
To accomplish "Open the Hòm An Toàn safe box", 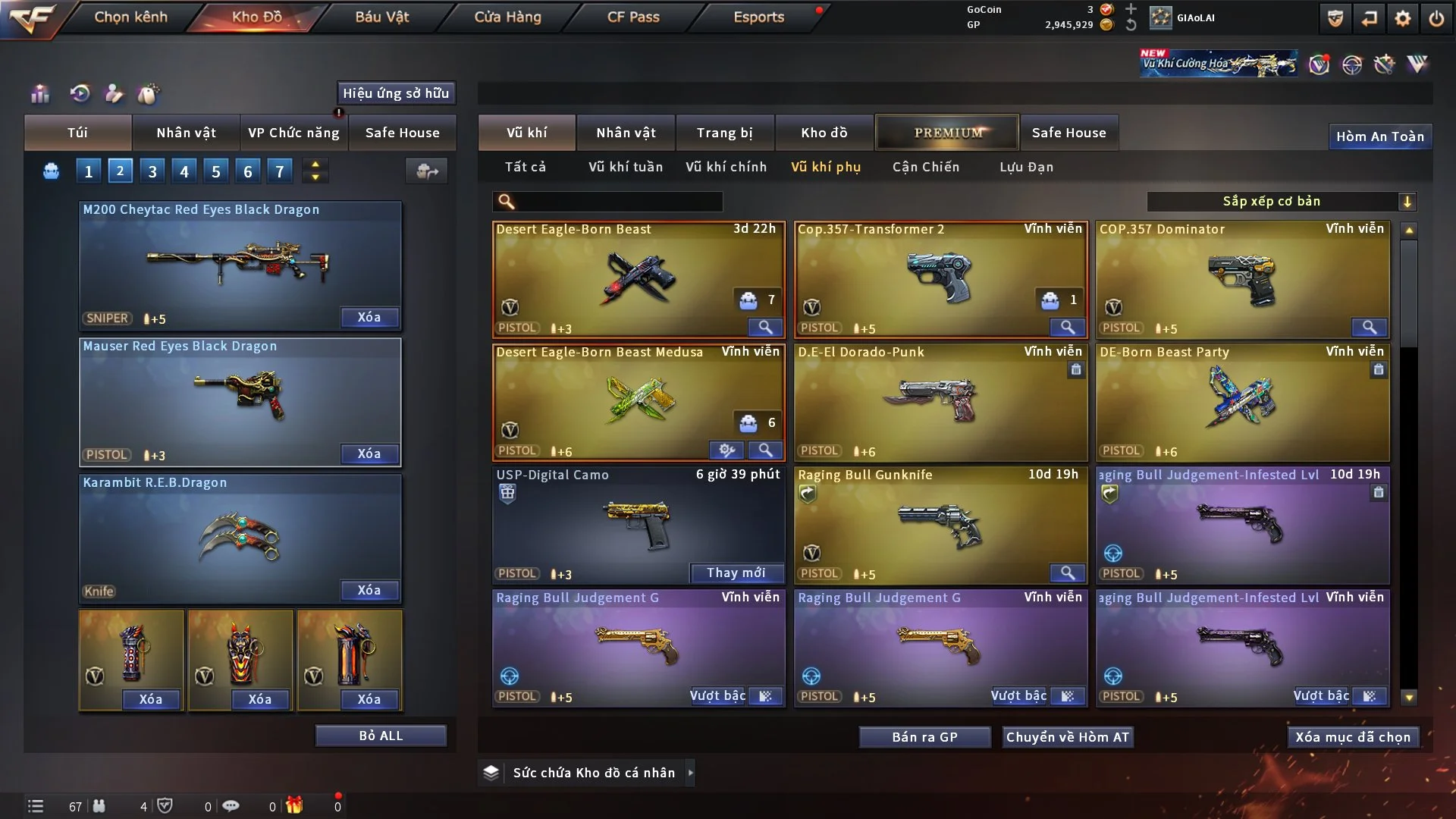I will pyautogui.click(x=1379, y=136).
